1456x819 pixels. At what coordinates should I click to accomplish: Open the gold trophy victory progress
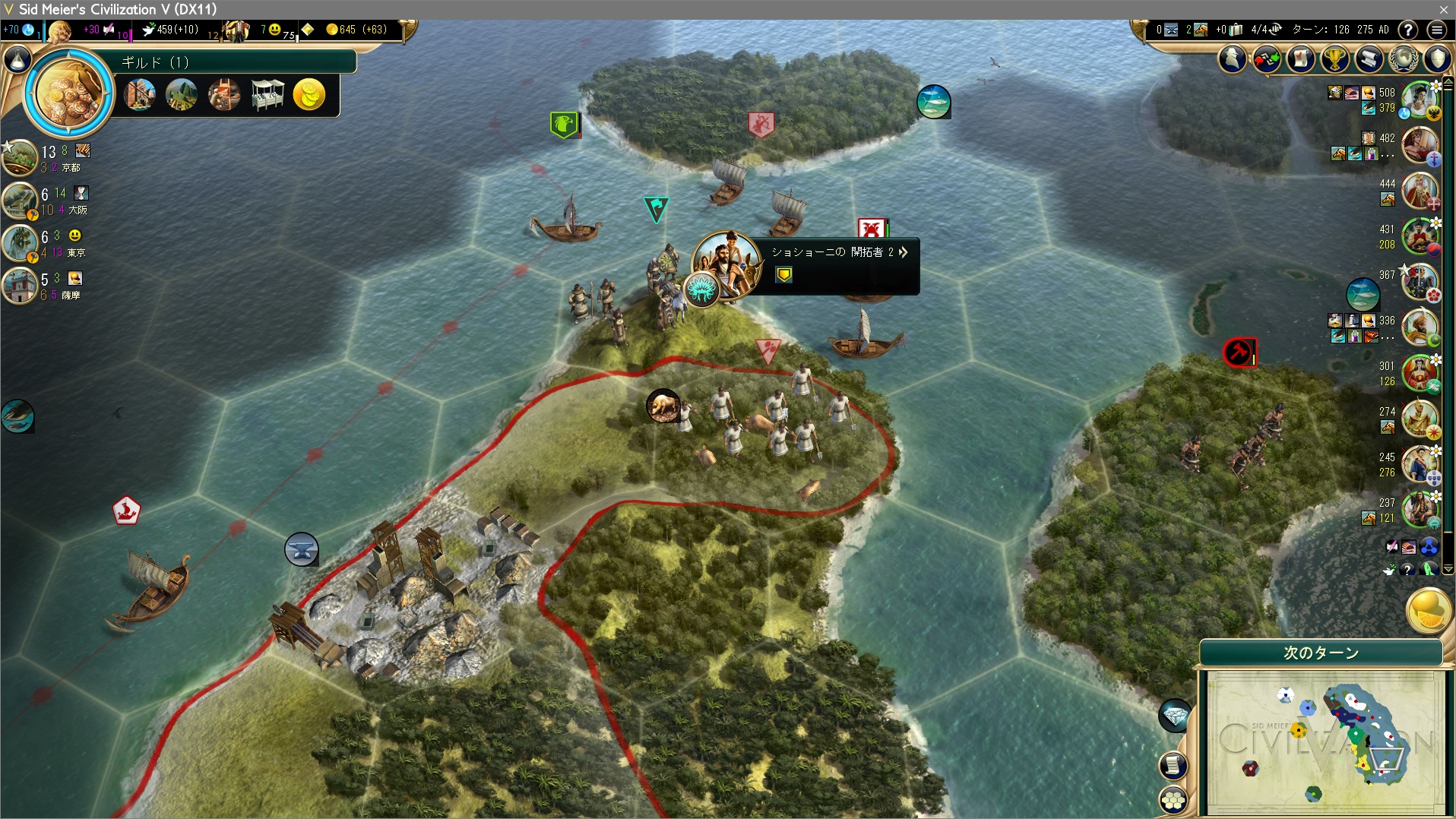[1334, 58]
